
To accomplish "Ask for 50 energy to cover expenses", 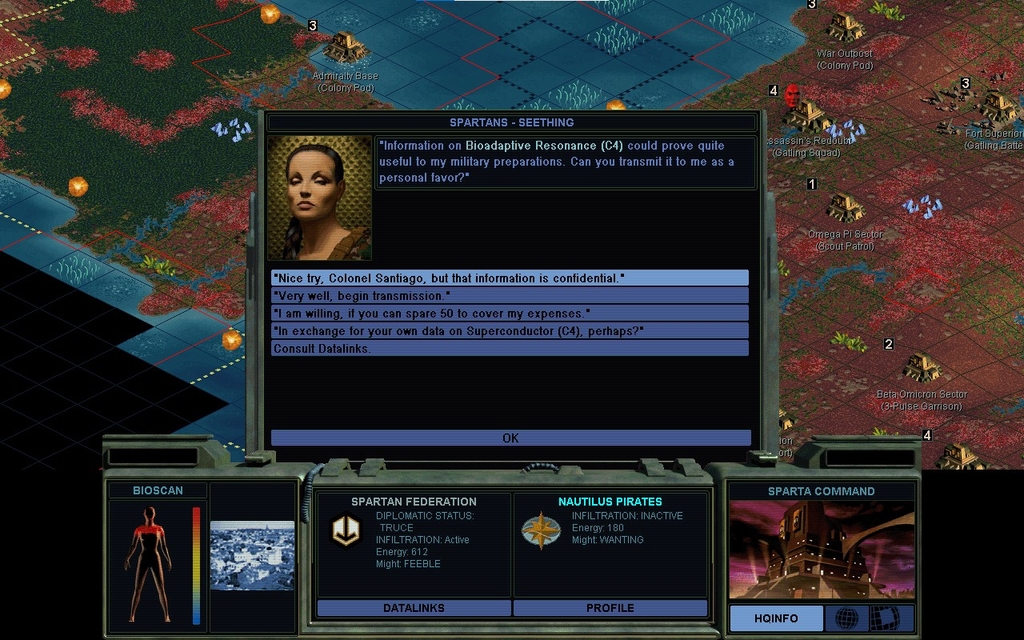I will pyautogui.click(x=509, y=313).
